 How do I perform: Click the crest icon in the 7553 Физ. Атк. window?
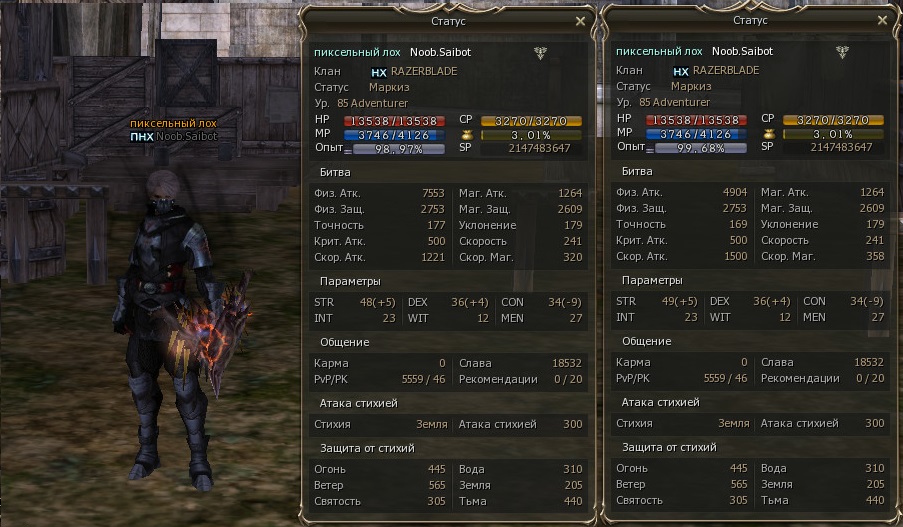click(541, 53)
